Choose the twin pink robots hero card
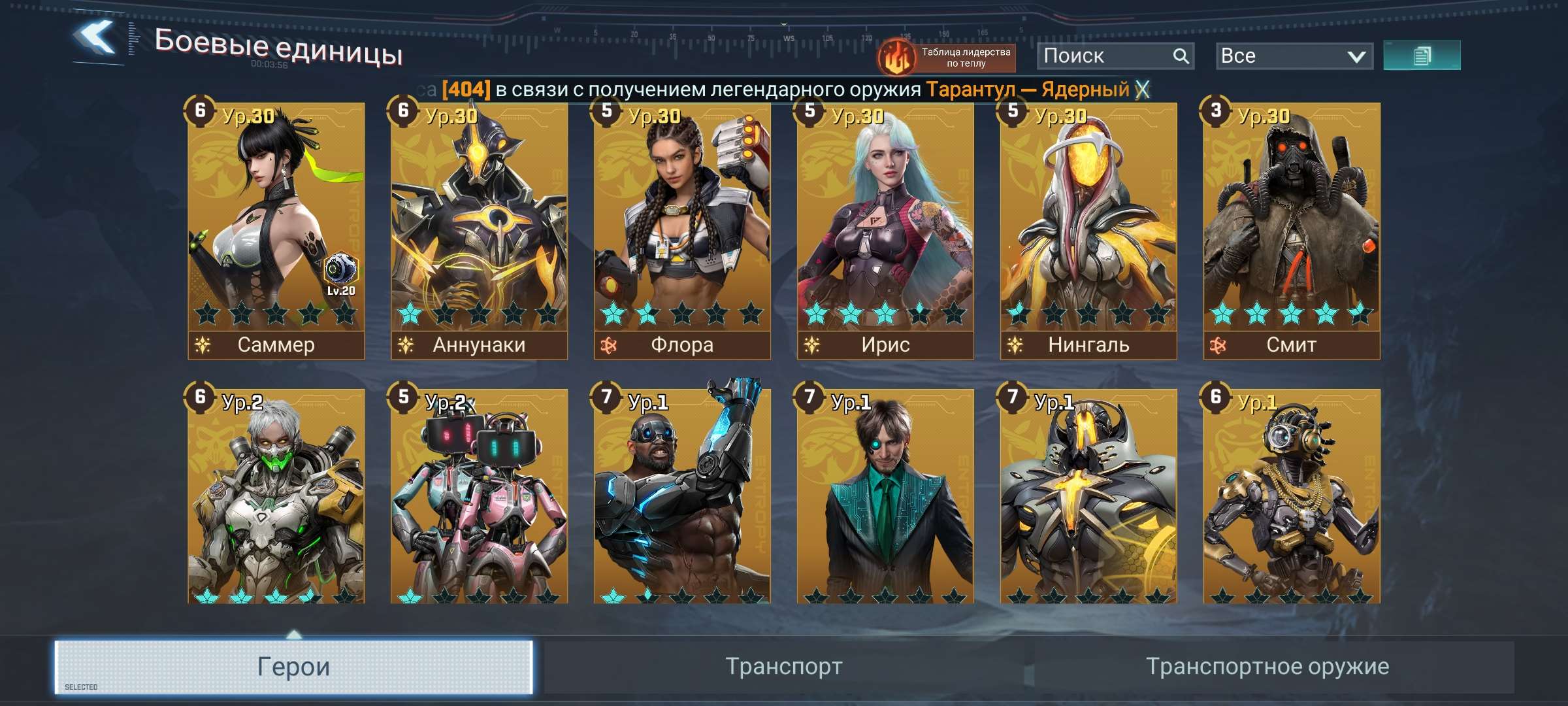This screenshot has height=706, width=1568. [479, 497]
